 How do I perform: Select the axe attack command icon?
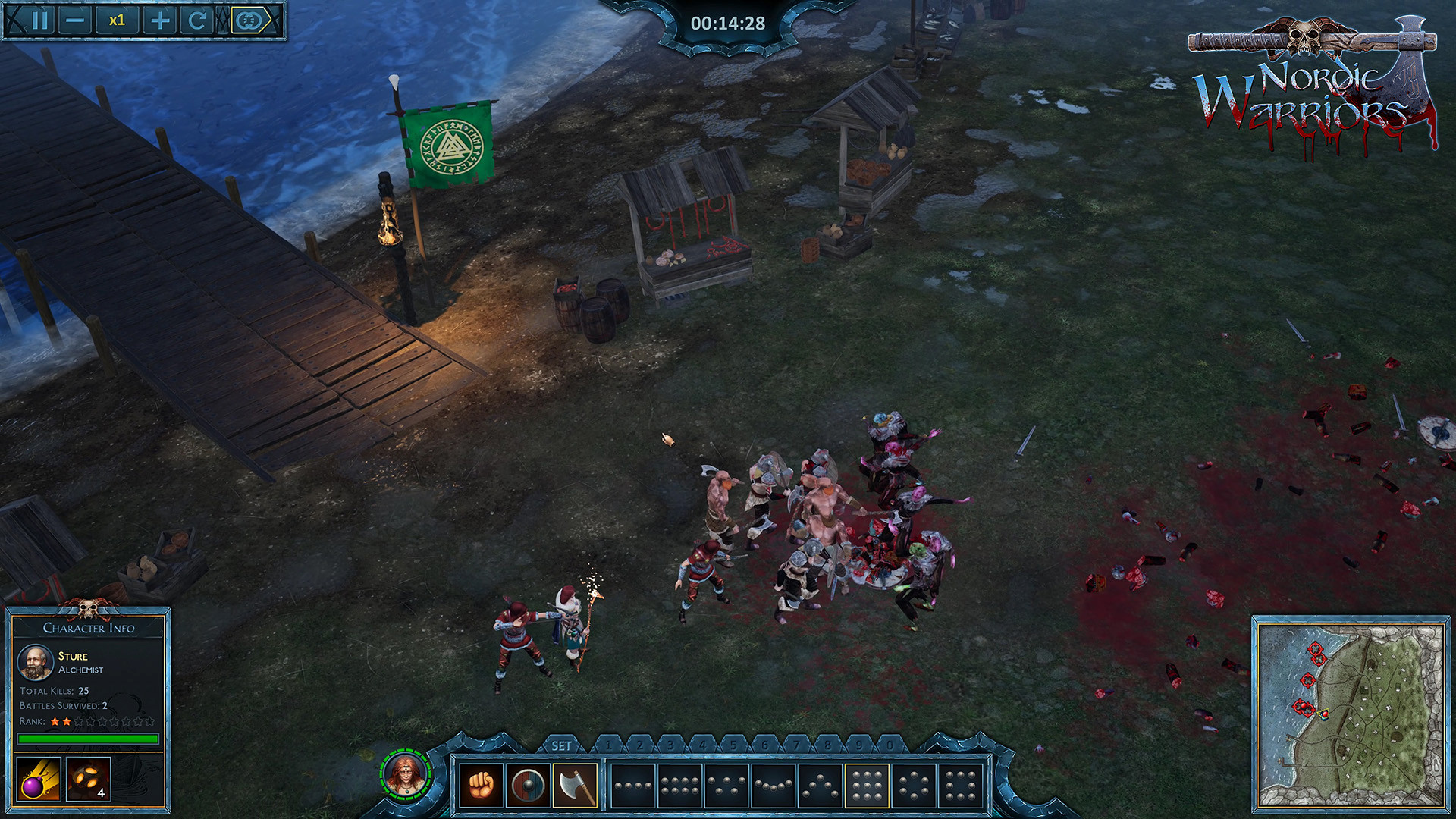point(575,786)
